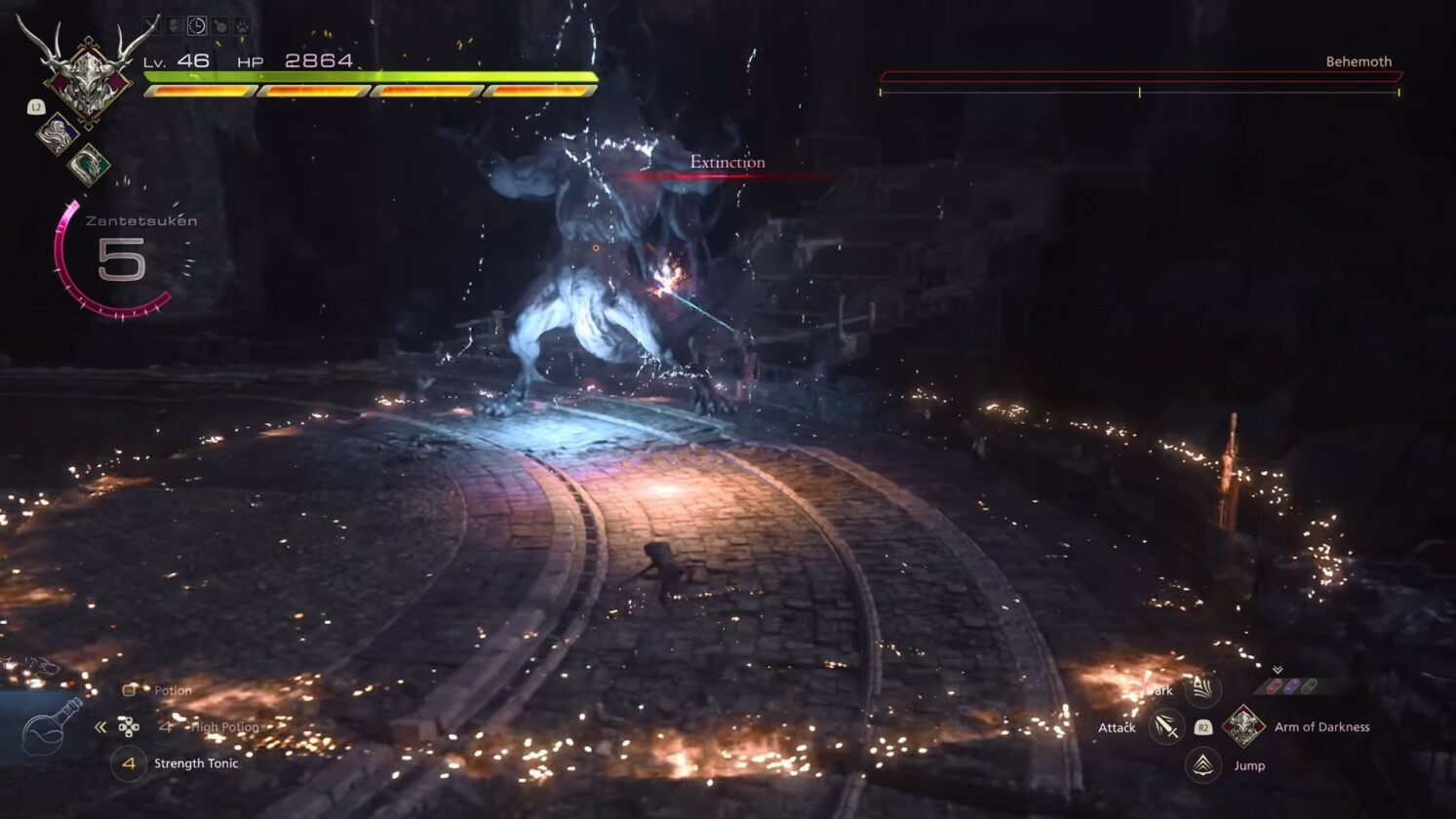
Task: Activate the sword Attack icon
Action: (1165, 726)
